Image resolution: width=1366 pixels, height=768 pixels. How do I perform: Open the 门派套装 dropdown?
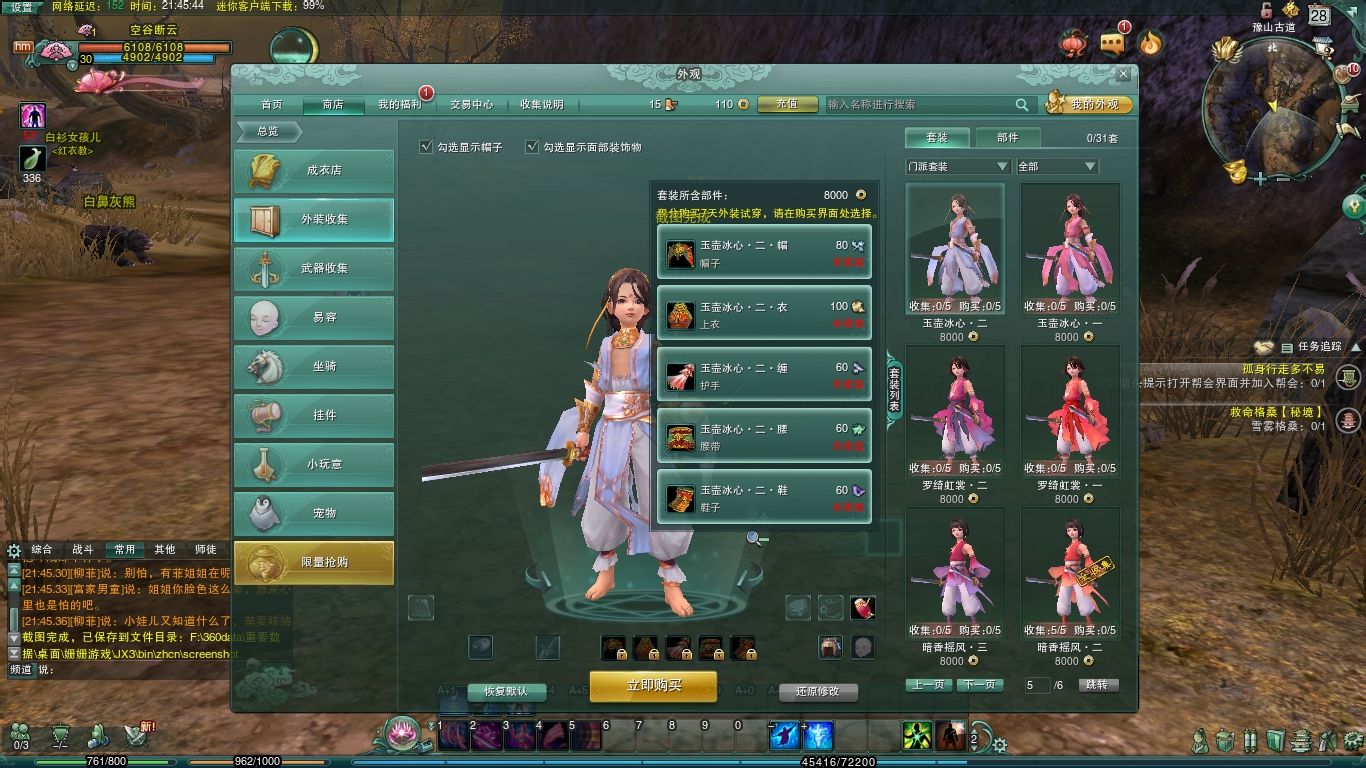(958, 166)
